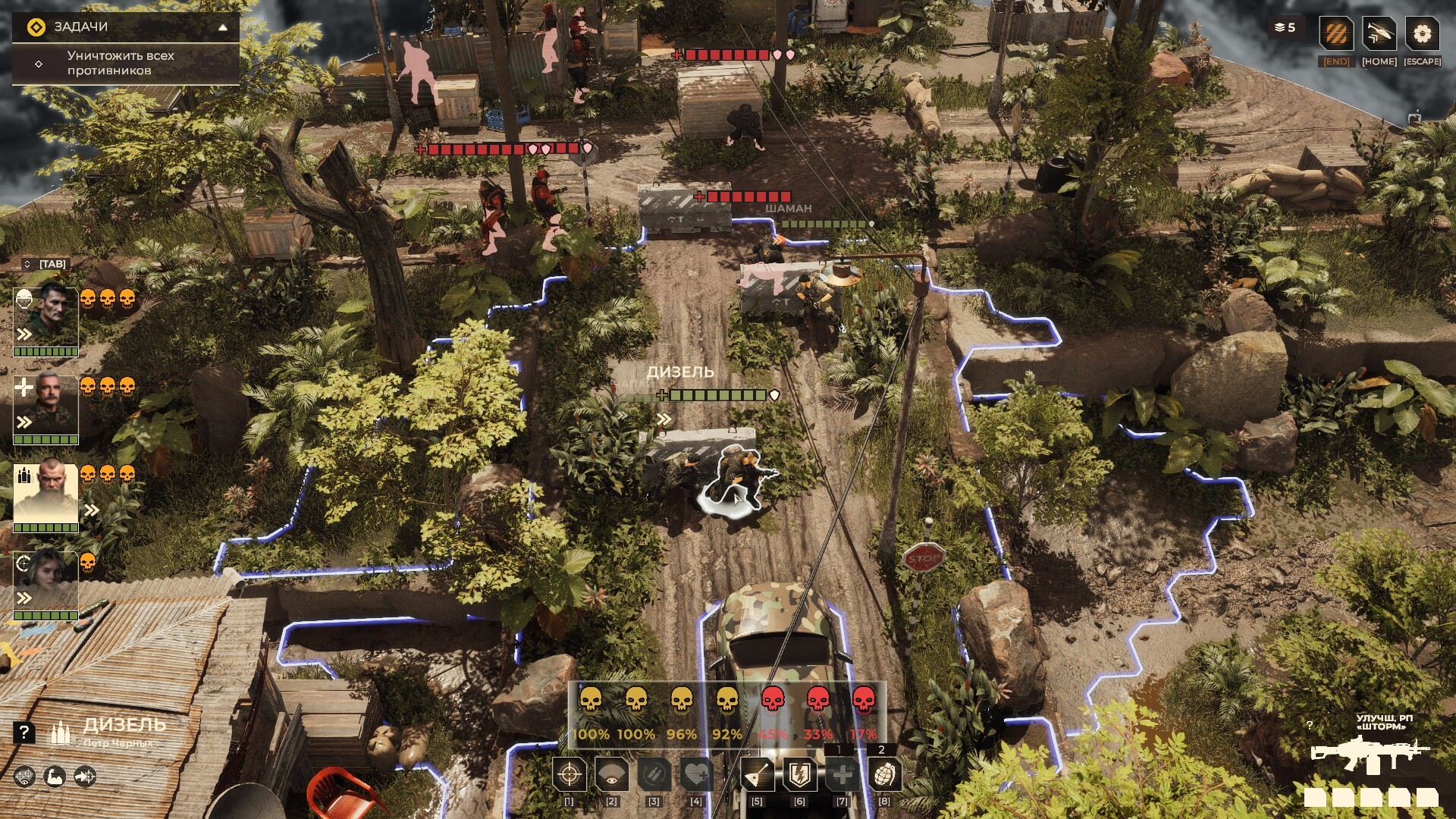Click the arrow-to-crosshair perk icon

(x=85, y=777)
